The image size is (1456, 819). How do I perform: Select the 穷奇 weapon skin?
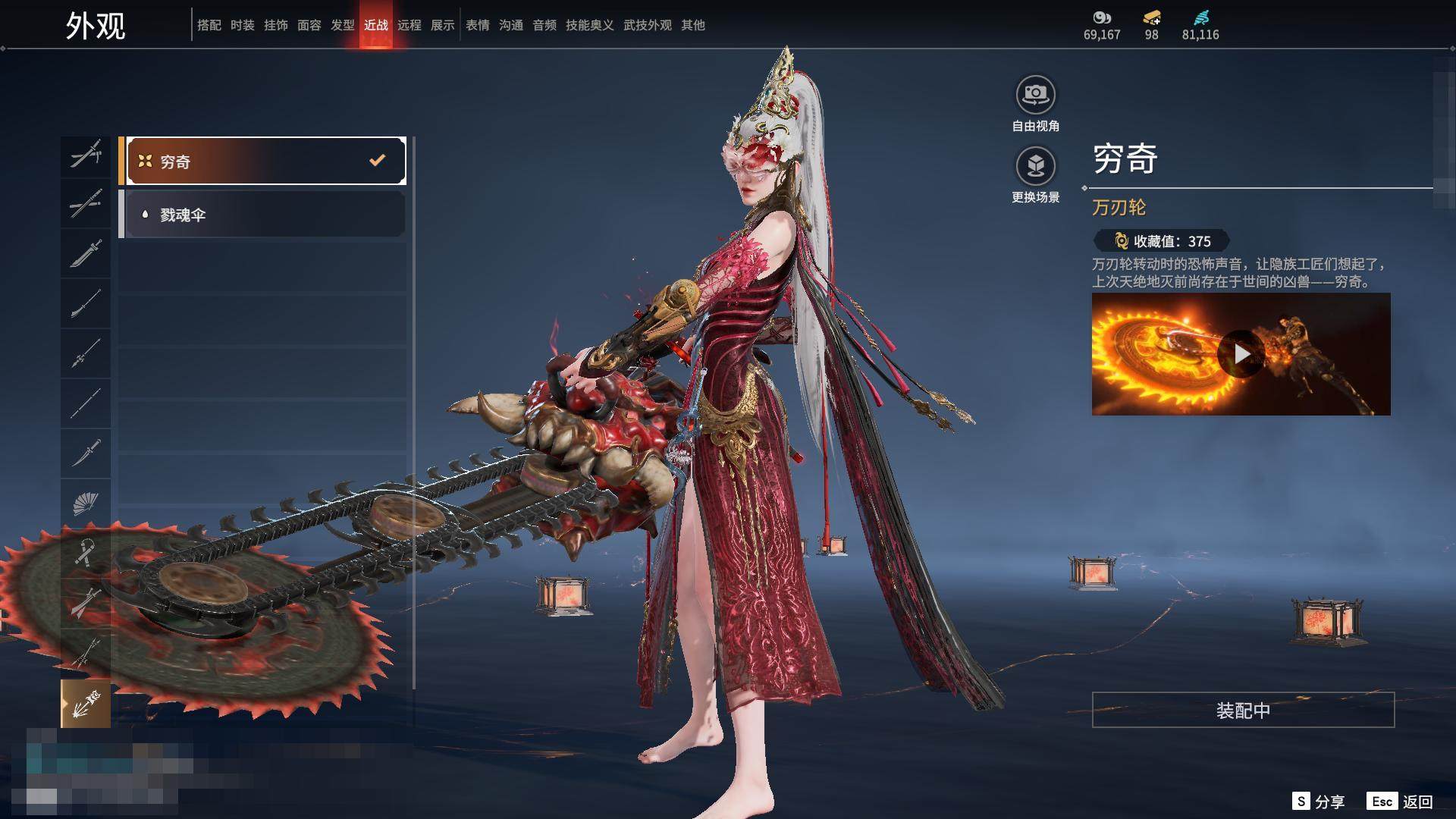click(265, 161)
